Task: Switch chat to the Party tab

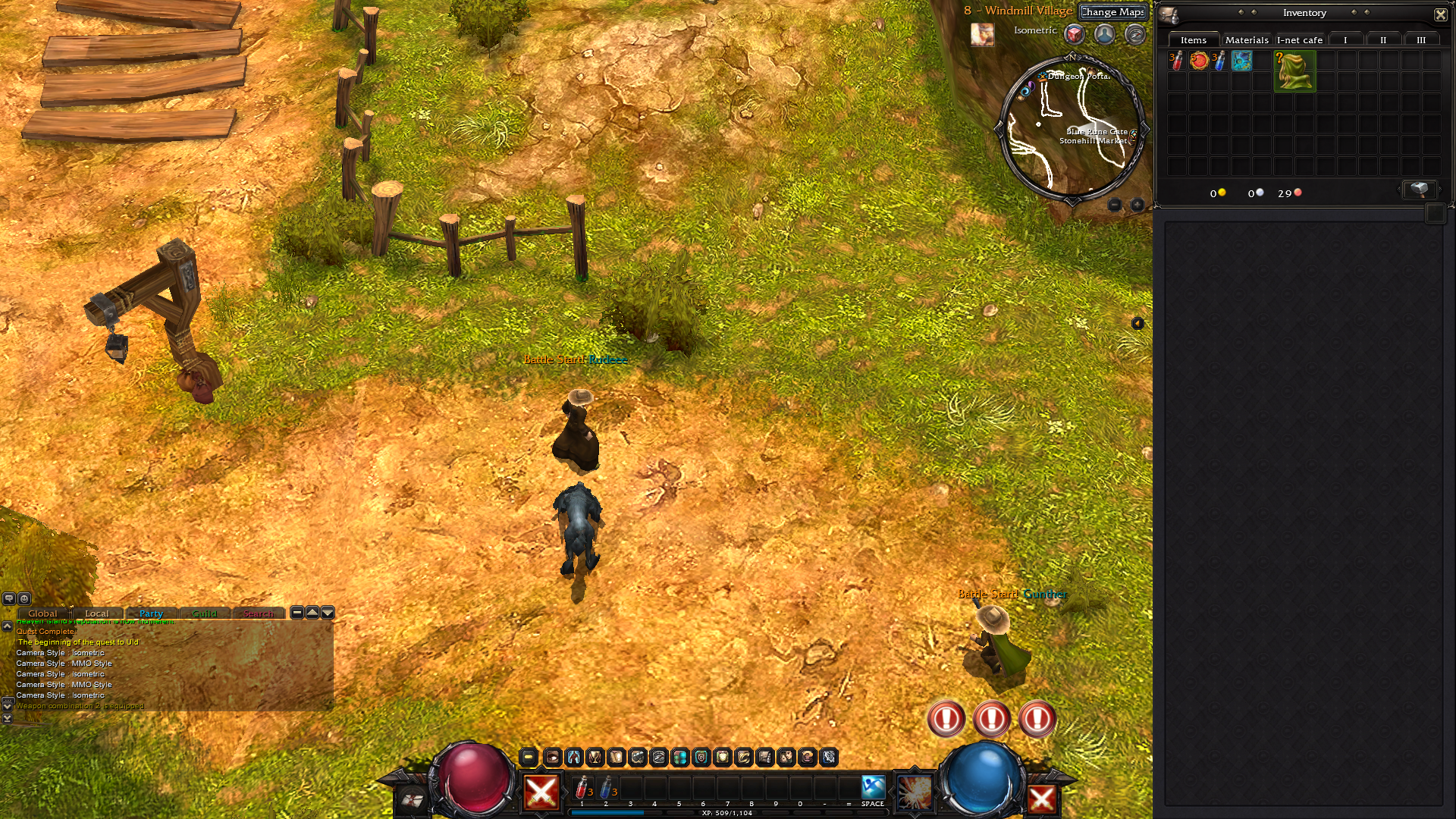Action: [151, 613]
